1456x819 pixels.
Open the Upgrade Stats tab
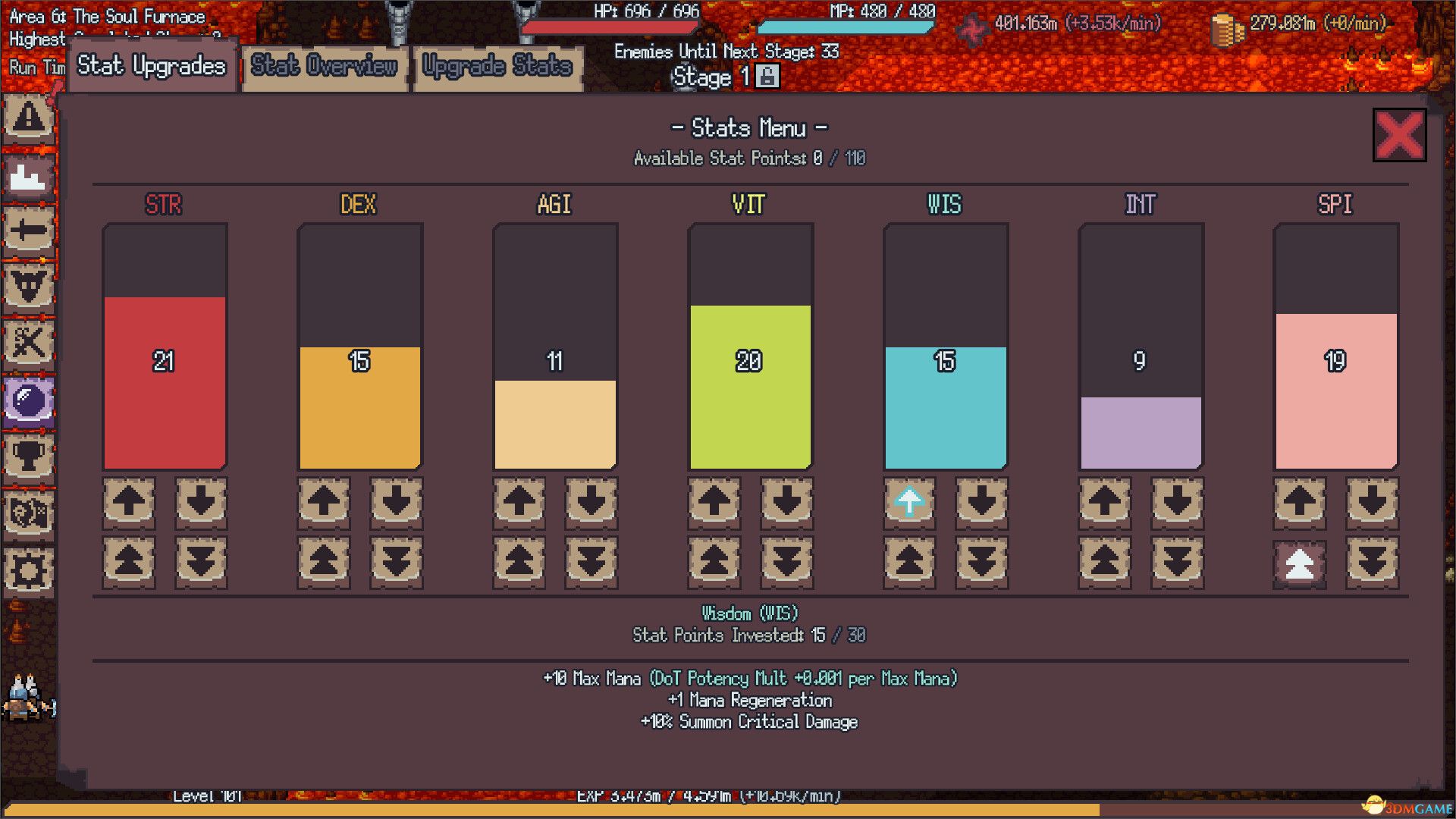tap(497, 67)
